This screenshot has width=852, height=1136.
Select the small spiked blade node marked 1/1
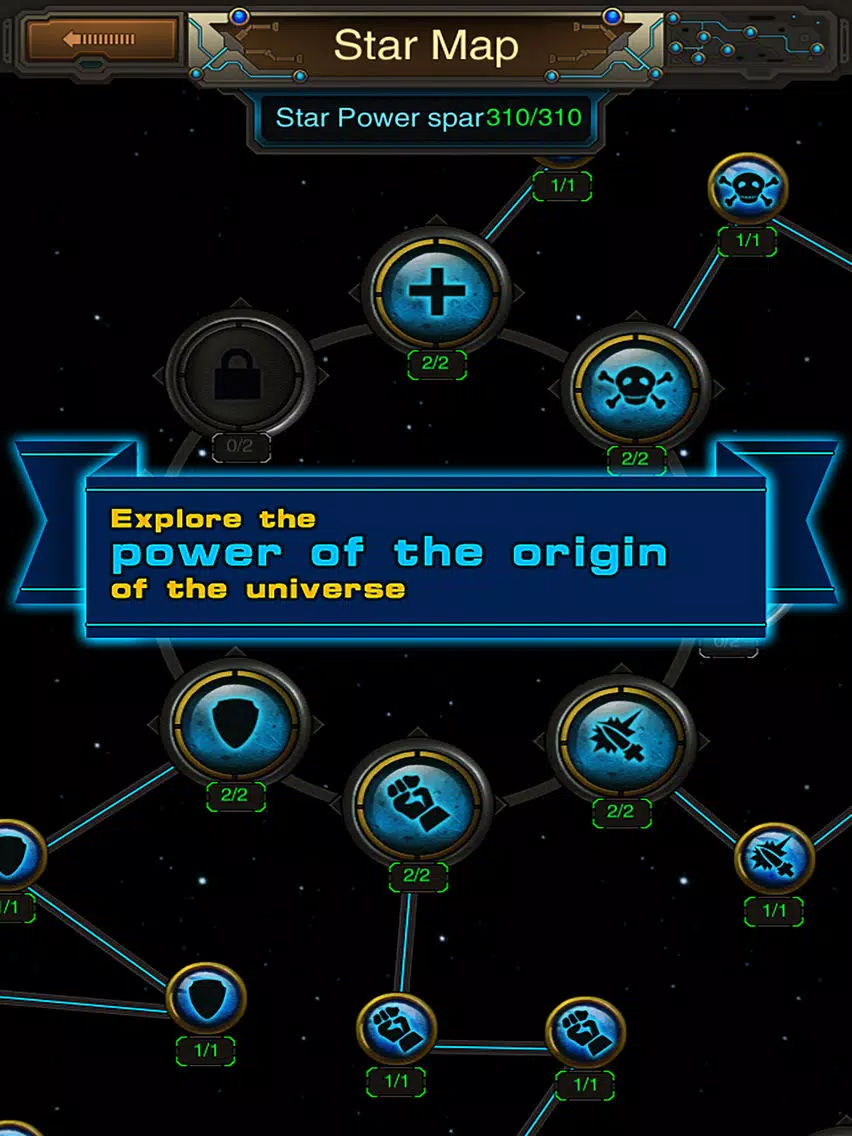coord(774,858)
